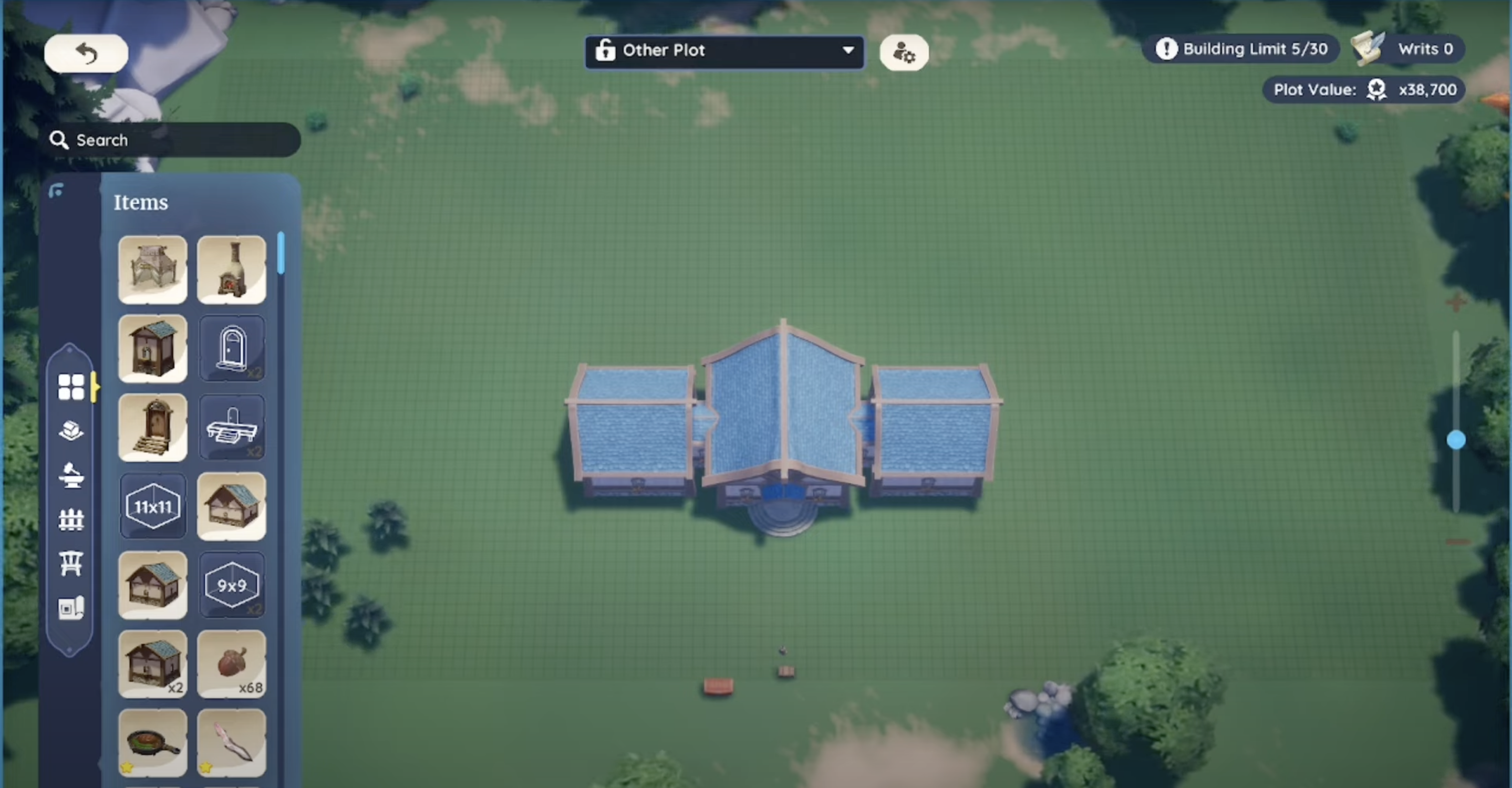Open the Other Plot dropdown
This screenshot has height=788, width=1512.
724,51
